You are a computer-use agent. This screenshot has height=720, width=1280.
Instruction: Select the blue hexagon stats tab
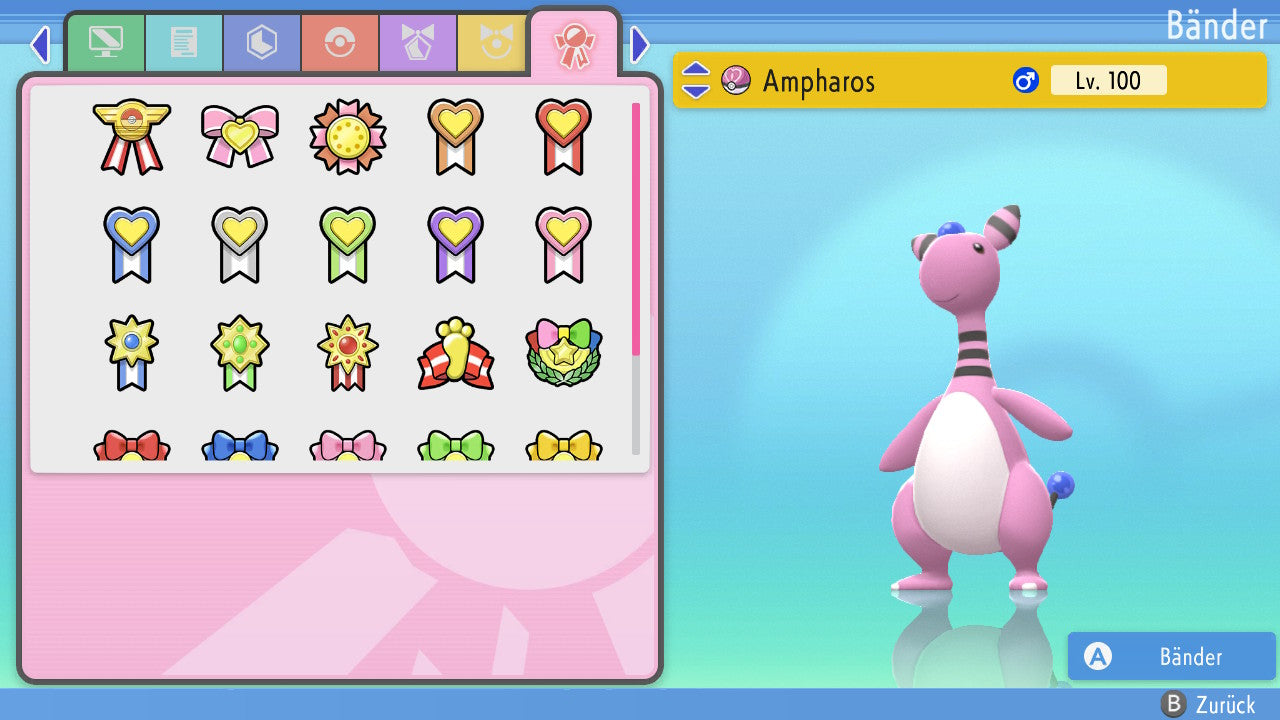pos(262,43)
